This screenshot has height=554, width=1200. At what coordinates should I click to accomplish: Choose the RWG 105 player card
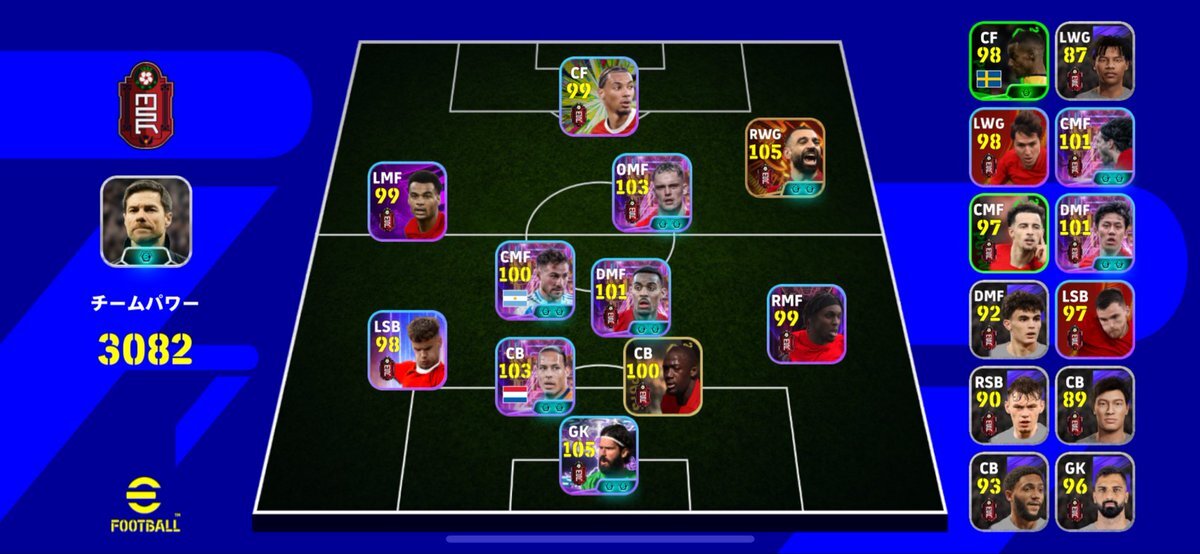tap(785, 157)
